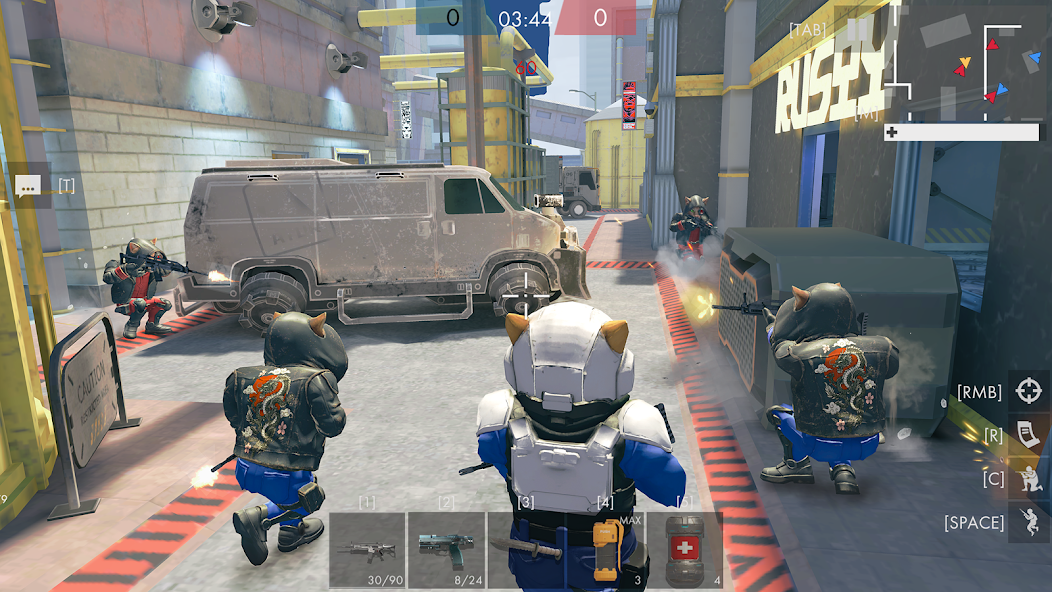Use the red-cross medkit canister slot
This screenshot has width=1052, height=592.
[684, 549]
